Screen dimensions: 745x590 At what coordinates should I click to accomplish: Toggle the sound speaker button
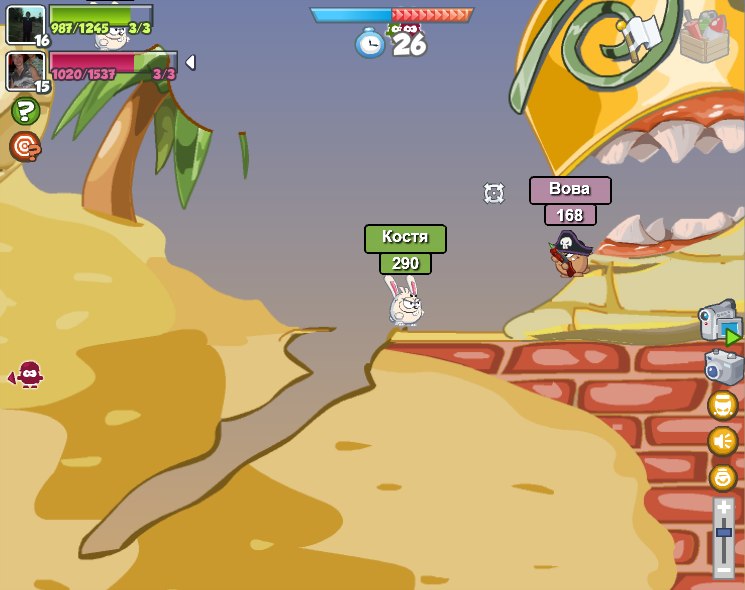[x=723, y=441]
